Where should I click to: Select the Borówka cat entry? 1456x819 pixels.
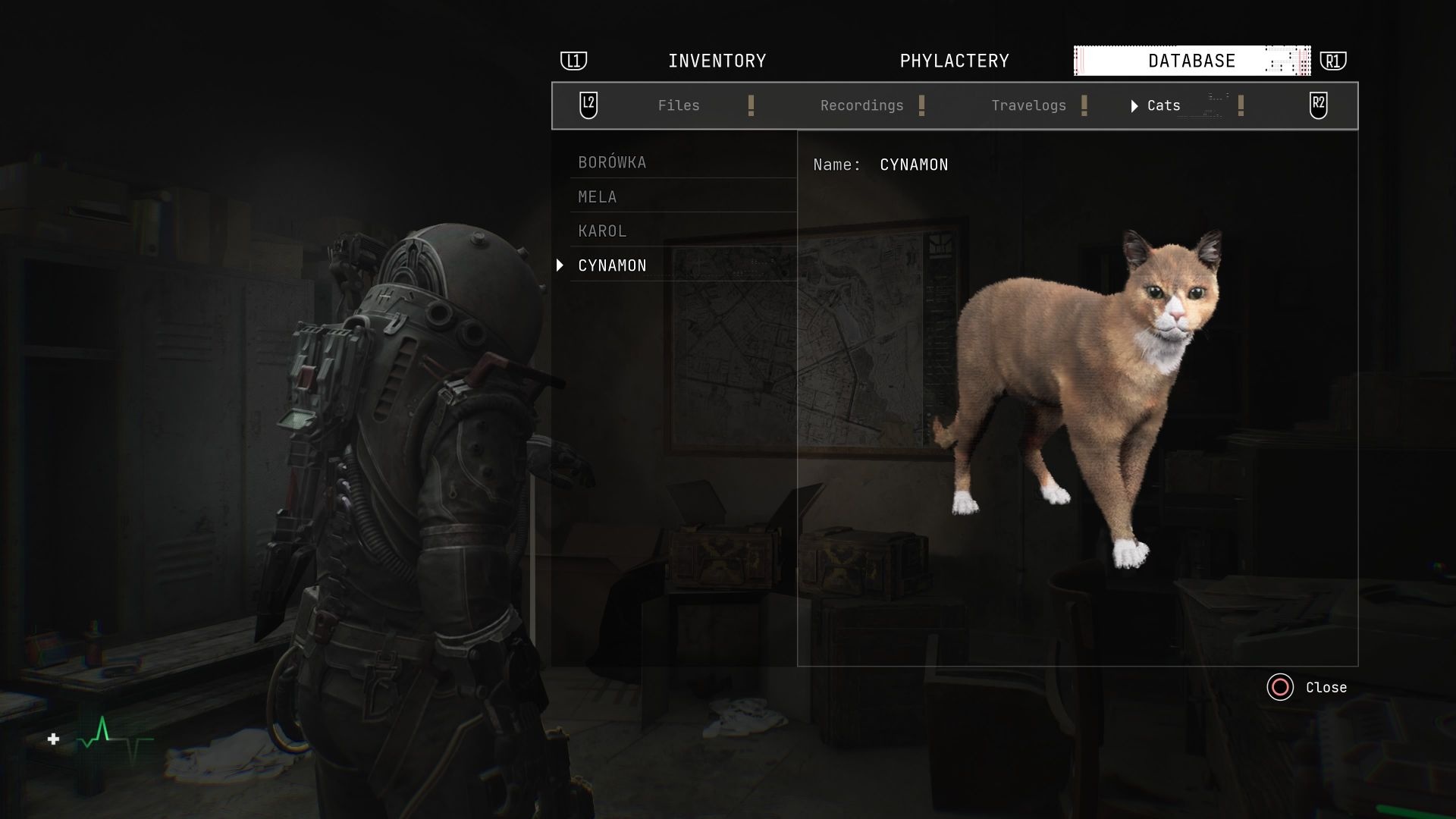[612, 162]
